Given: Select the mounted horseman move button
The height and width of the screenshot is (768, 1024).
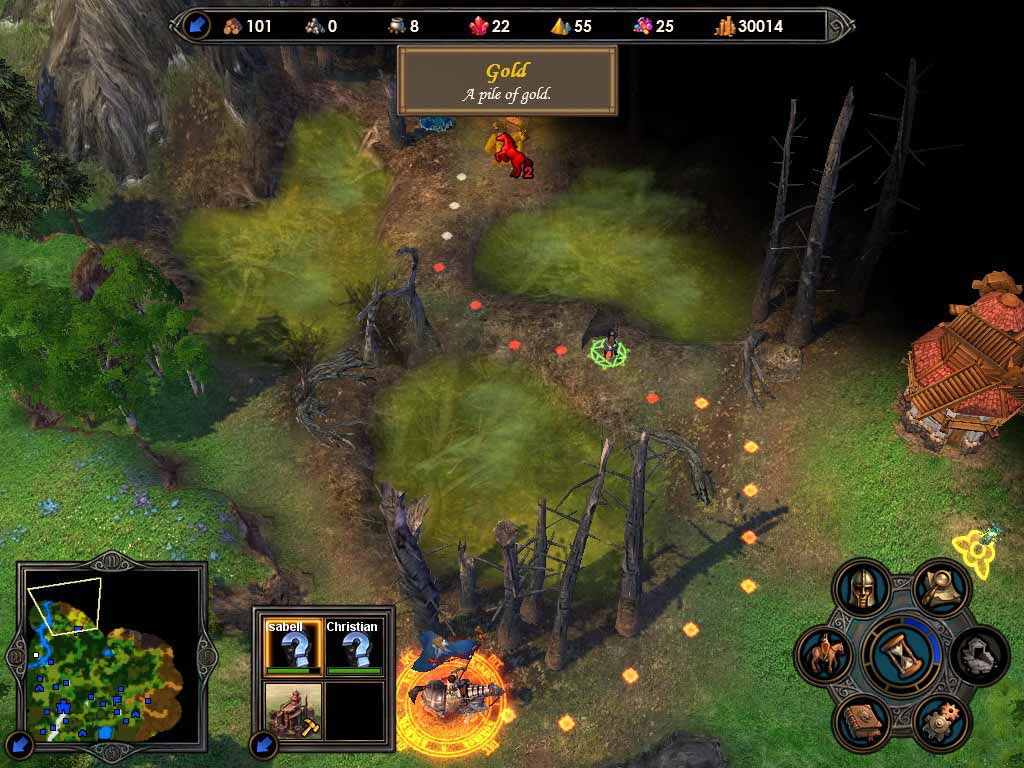Looking at the screenshot, I should pos(824,656).
